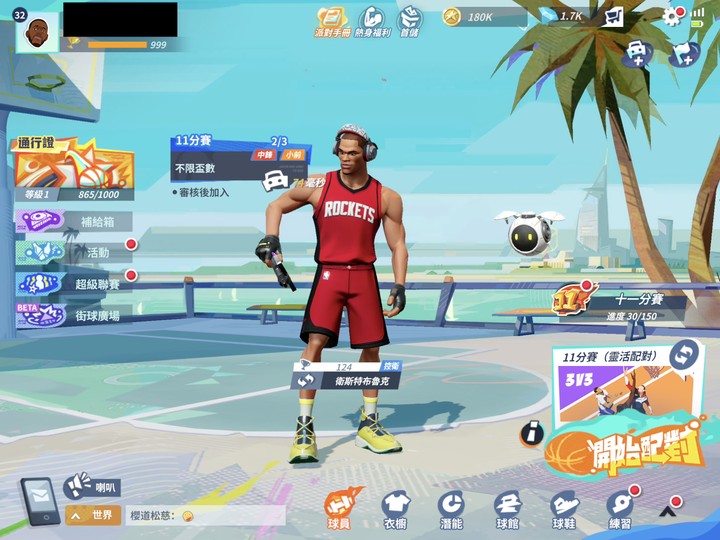The width and height of the screenshot is (720, 540).
Task: Click the player avatar portrait
Action: [x=37, y=33]
